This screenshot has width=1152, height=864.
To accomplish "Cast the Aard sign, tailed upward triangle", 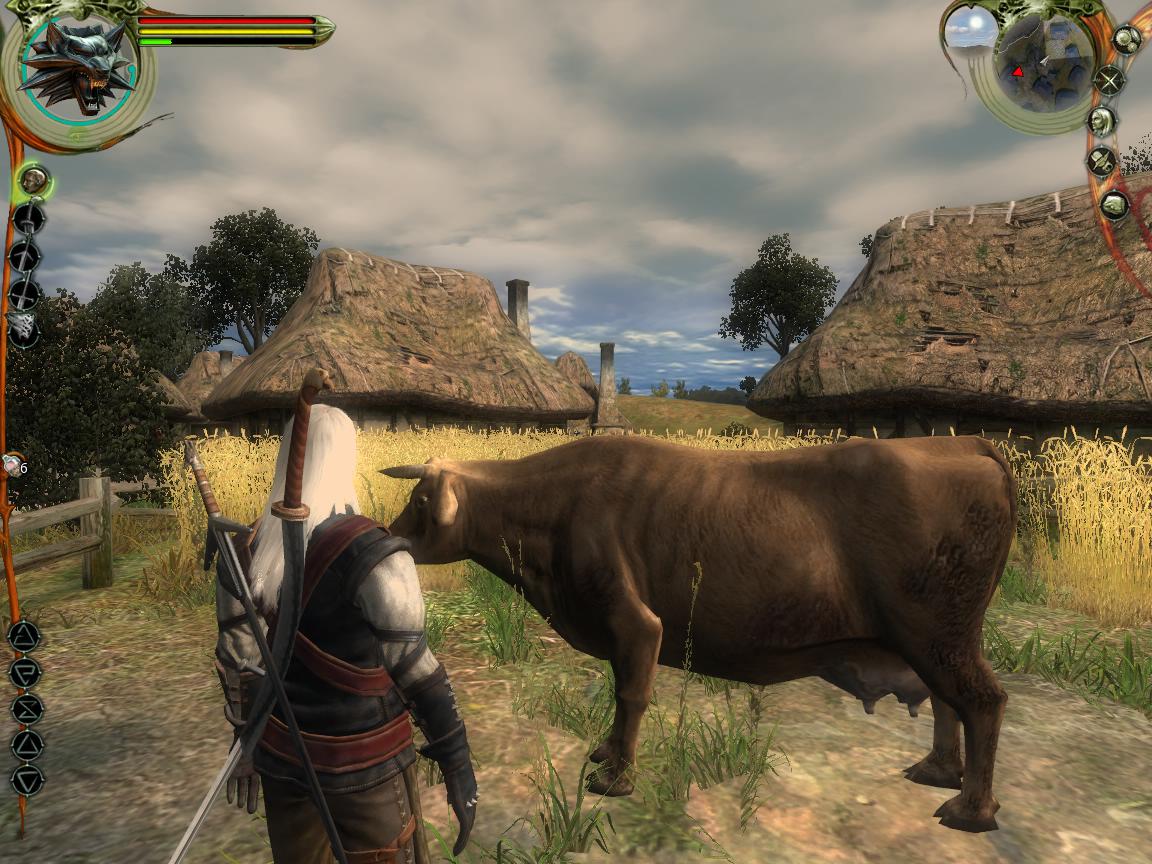I will coord(24,636).
